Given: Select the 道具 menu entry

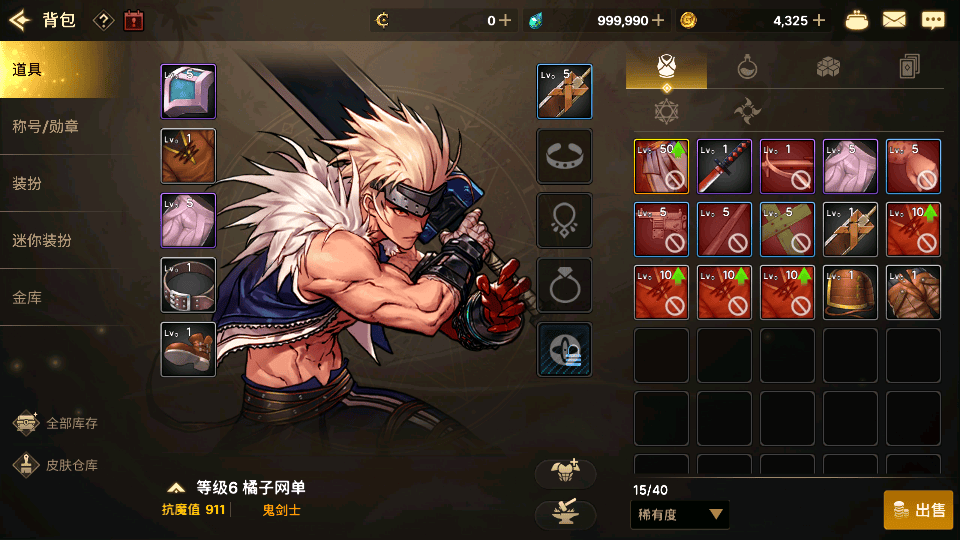Looking at the screenshot, I should (56, 70).
